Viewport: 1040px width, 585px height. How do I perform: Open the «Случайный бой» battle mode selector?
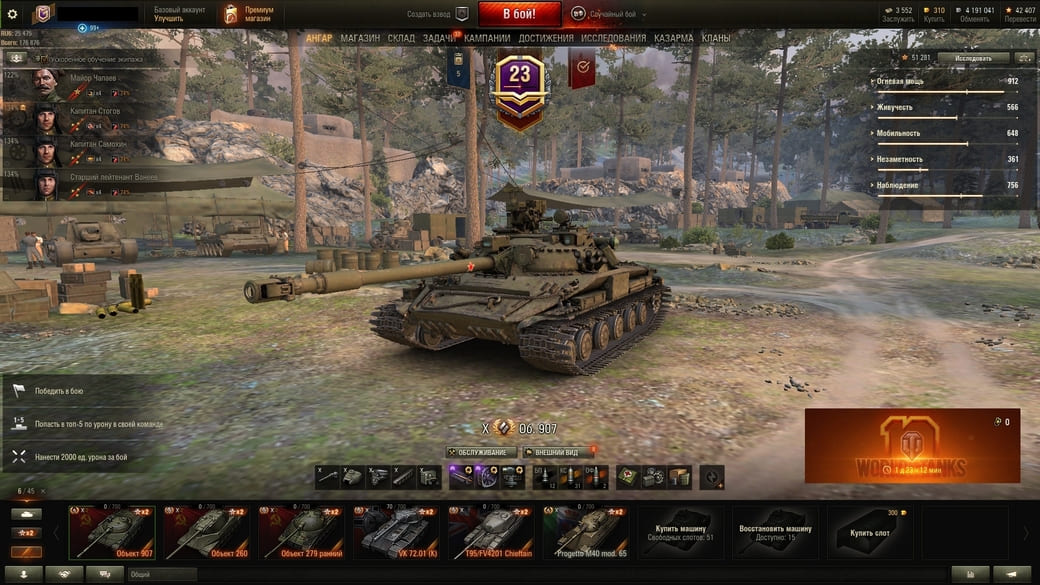point(609,14)
